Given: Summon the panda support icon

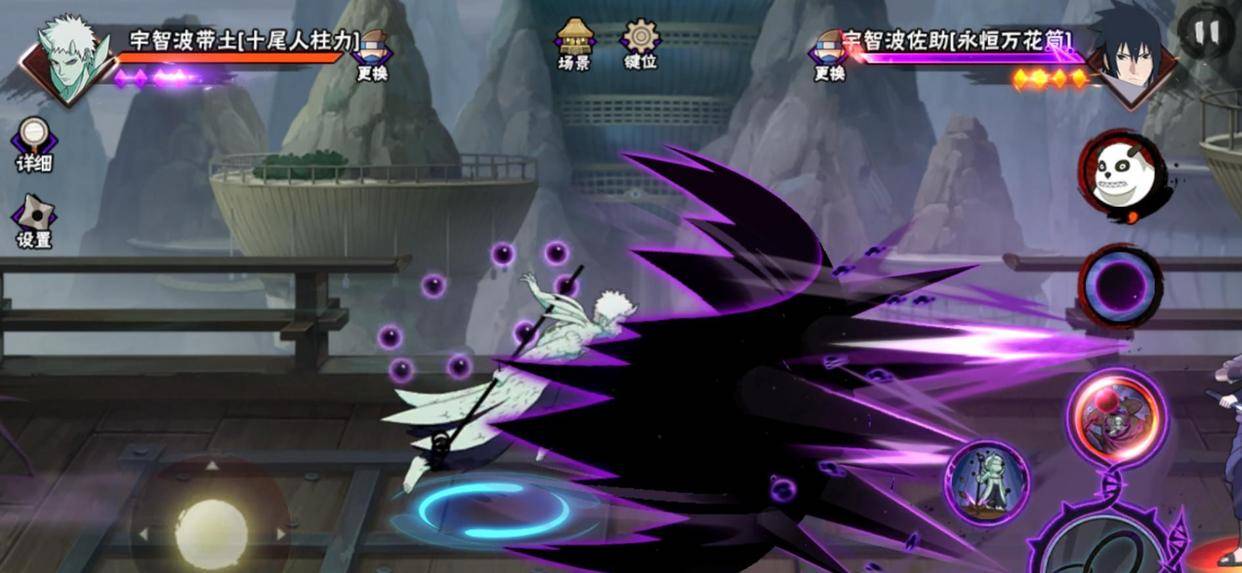Looking at the screenshot, I should coord(1119,177).
